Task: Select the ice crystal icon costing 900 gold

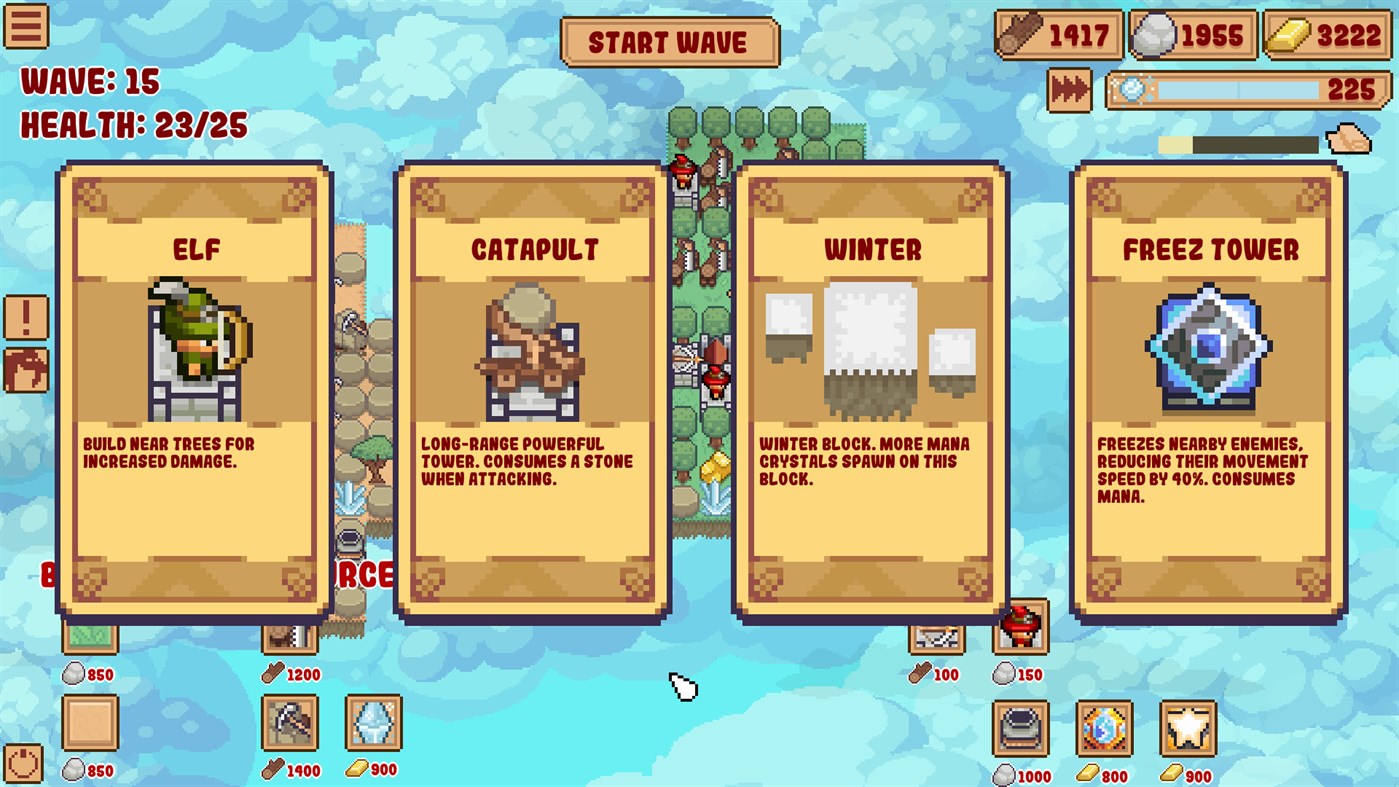Action: coord(372,723)
